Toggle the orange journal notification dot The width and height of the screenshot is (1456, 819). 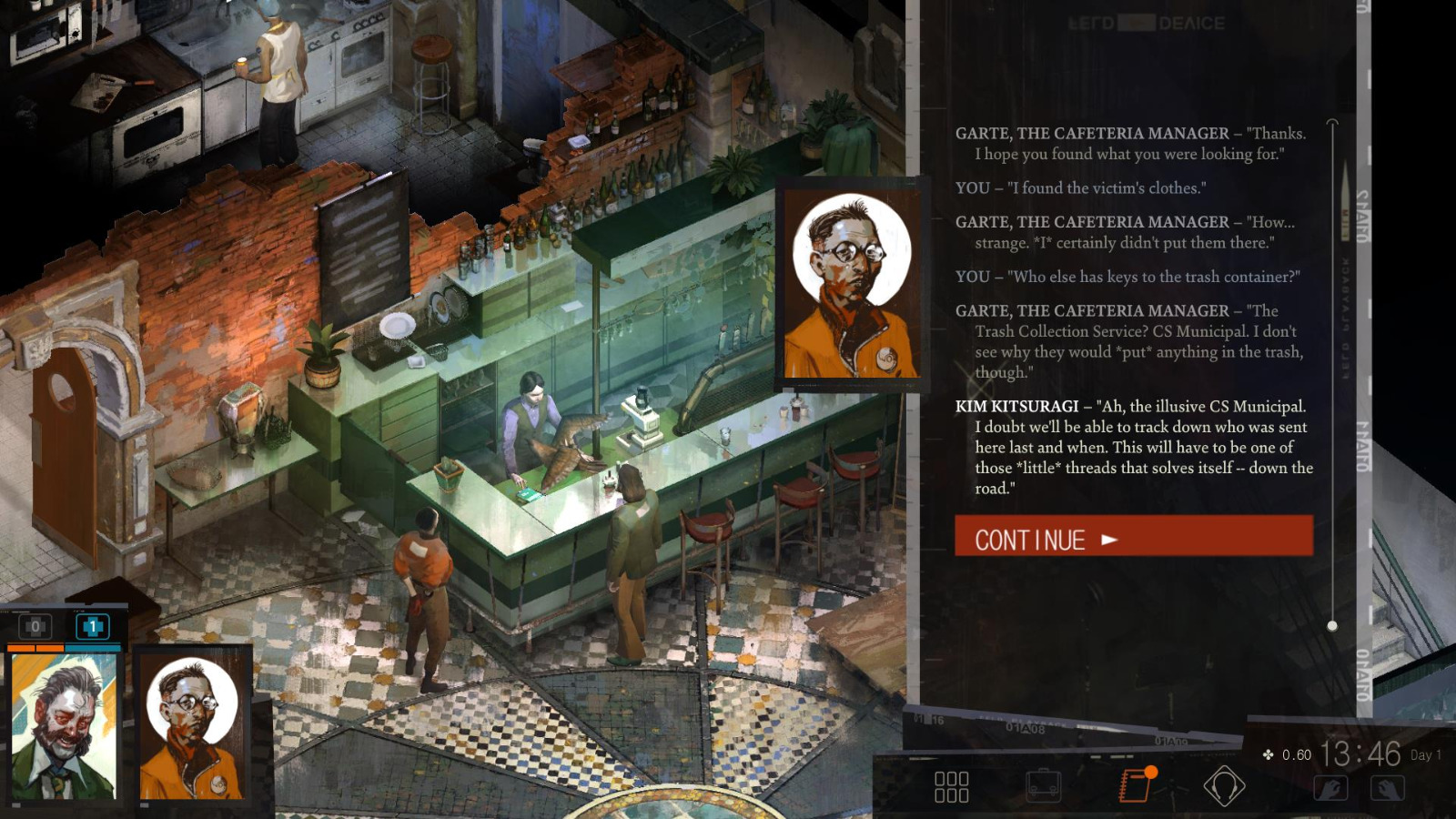coord(1152,770)
